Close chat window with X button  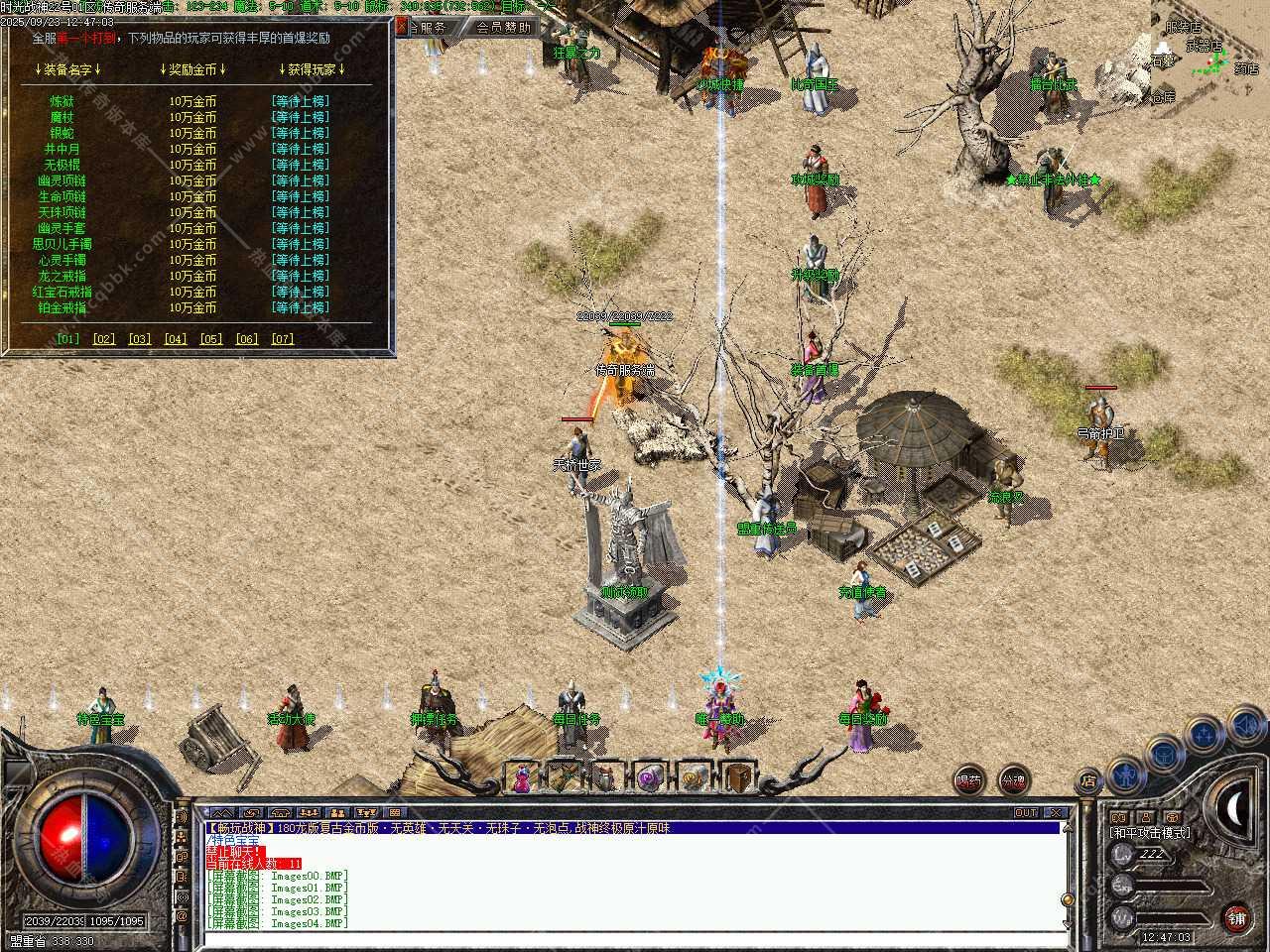pyautogui.click(x=1056, y=813)
